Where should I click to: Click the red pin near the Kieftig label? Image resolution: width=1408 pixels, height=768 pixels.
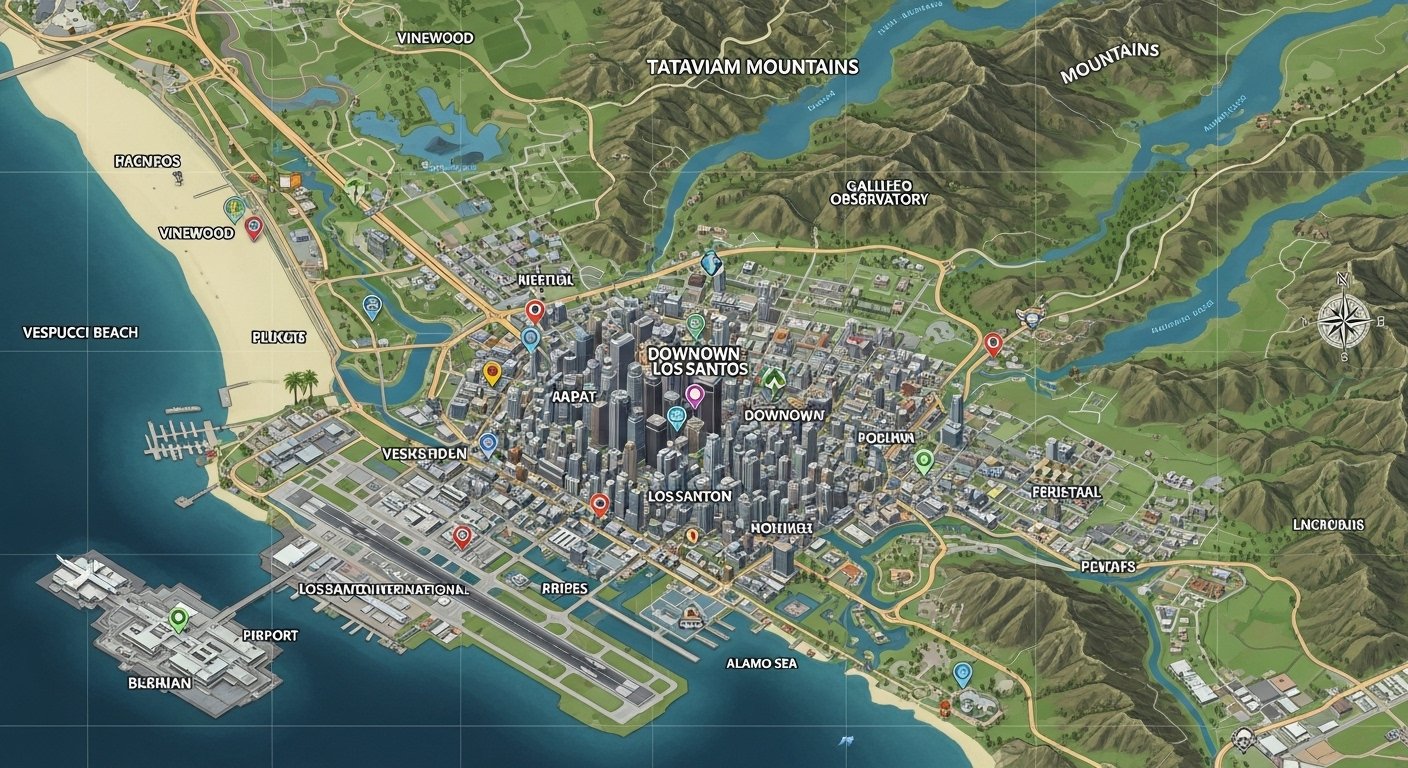(535, 311)
